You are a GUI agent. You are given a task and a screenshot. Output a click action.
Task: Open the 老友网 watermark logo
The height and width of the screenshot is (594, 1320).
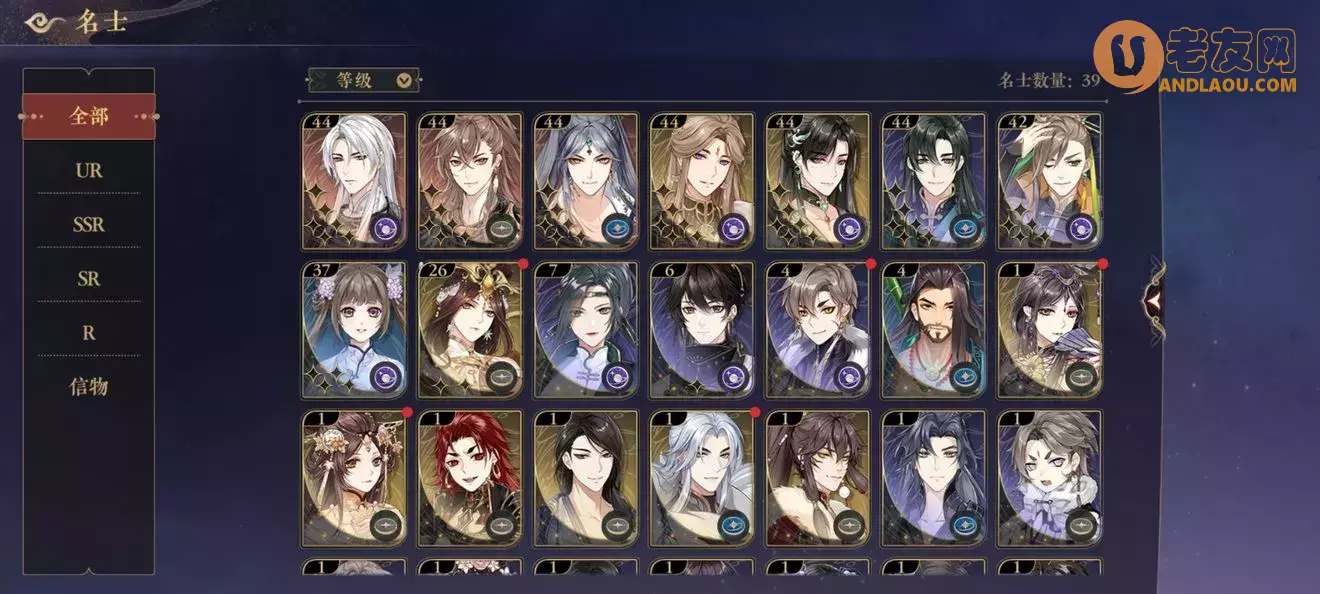click(1195, 60)
